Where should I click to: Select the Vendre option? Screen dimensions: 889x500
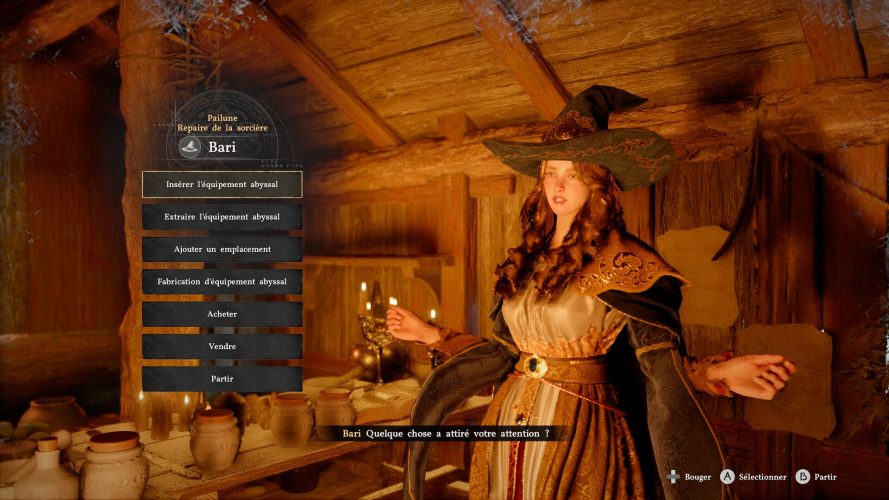pos(222,346)
